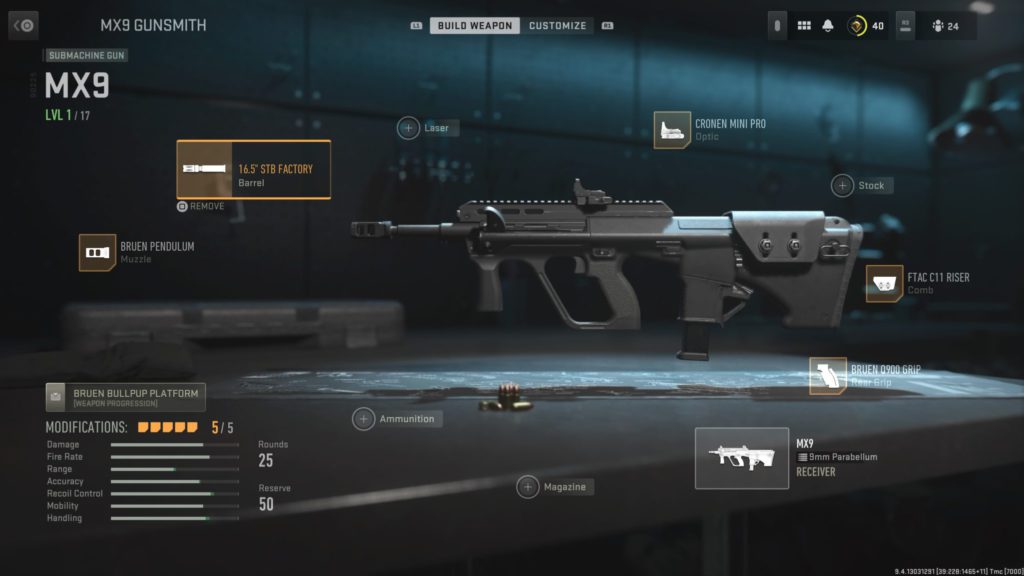This screenshot has height=576, width=1024.
Task: Go back using the top-left arrow button
Action: [x=23, y=25]
